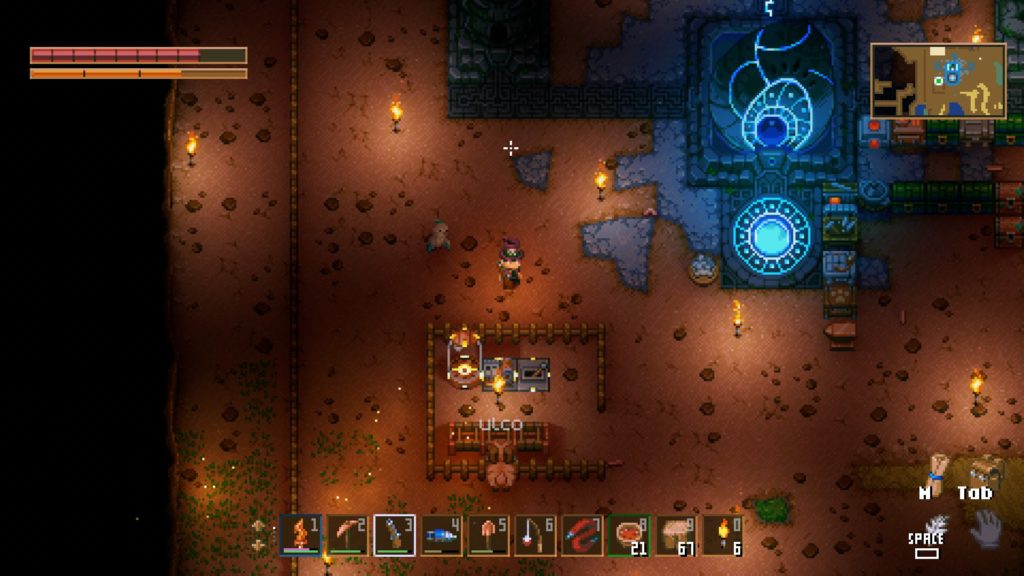Select the highlighted third hotbar slot
This screenshot has height=576, width=1024.
pos(395,535)
